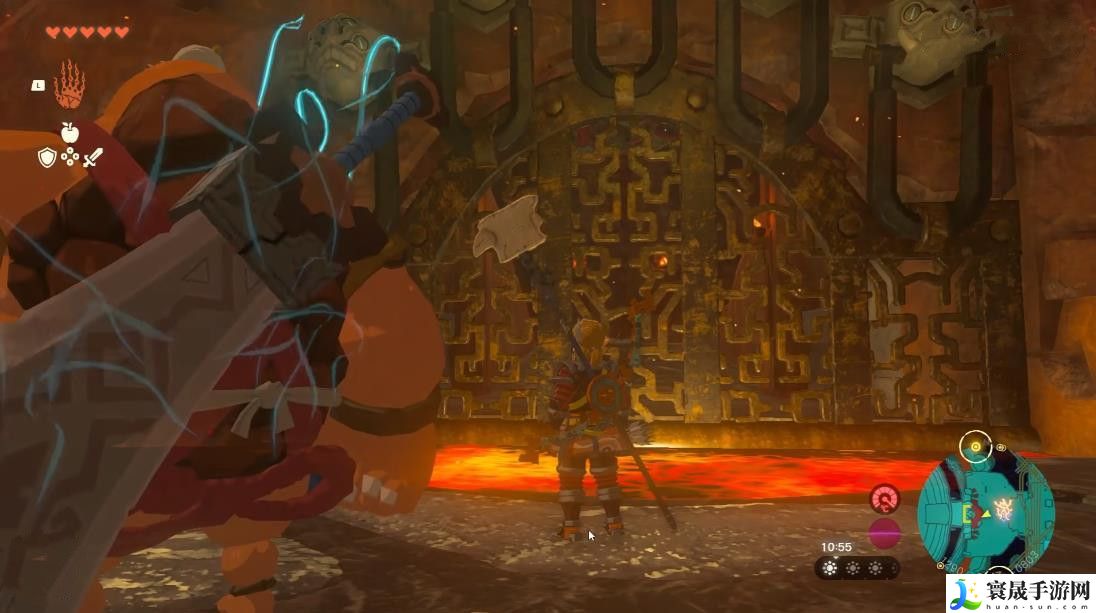The height and width of the screenshot is (613, 1096).
Task: Open the shield quick-select icon
Action: click(x=47, y=157)
